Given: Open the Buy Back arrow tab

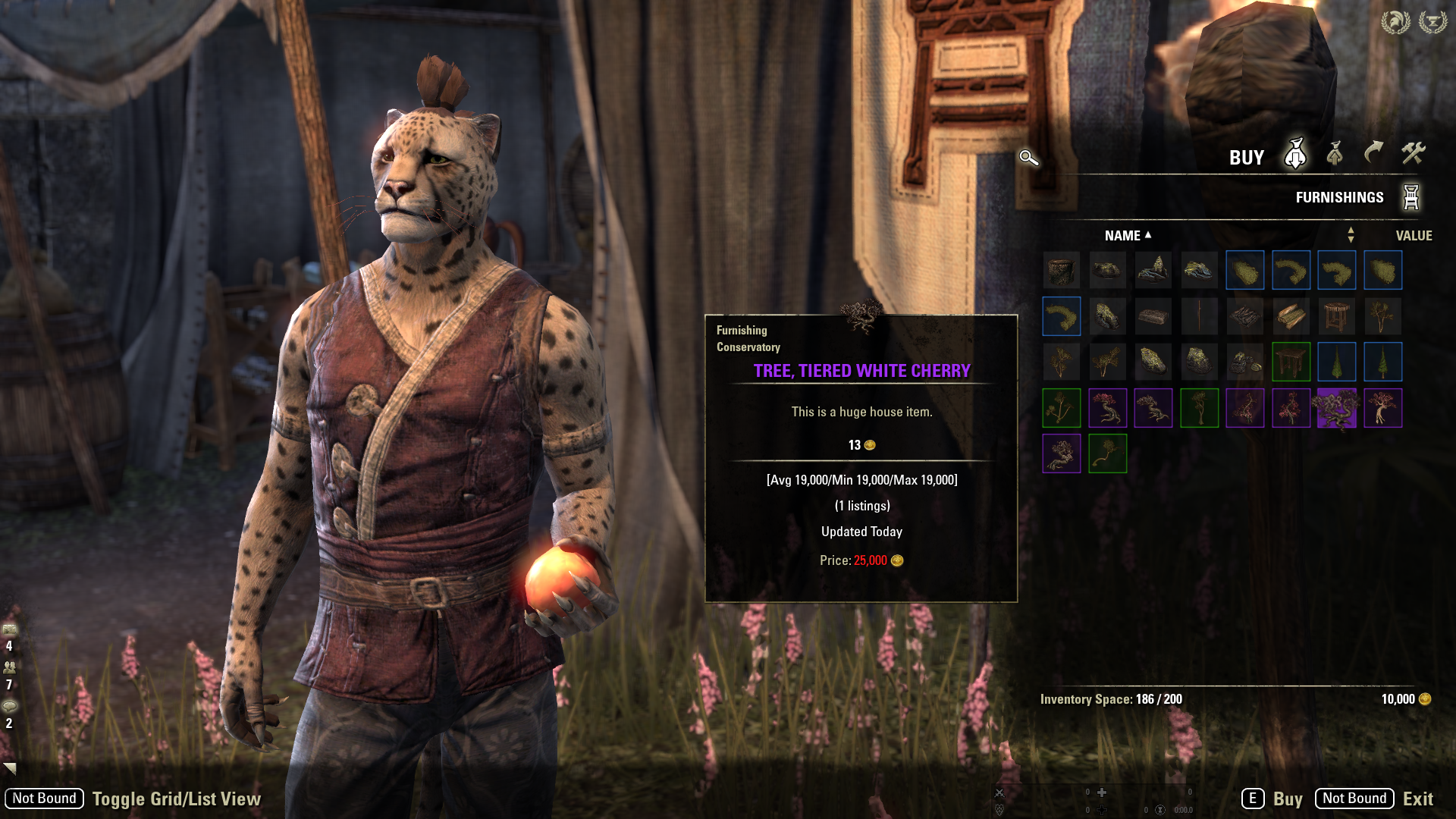Looking at the screenshot, I should click(x=1373, y=154).
